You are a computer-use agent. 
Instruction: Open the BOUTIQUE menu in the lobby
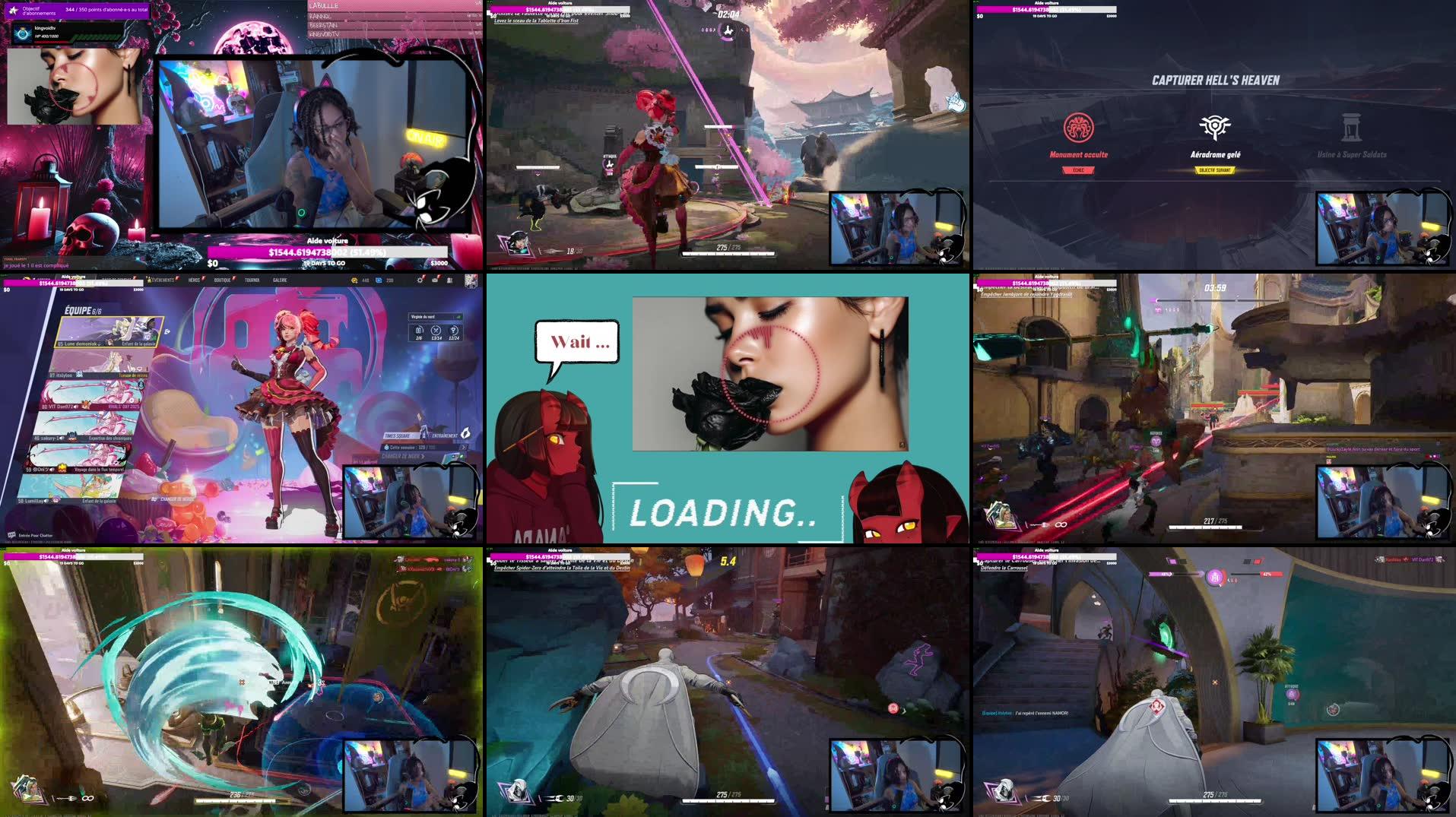point(222,280)
